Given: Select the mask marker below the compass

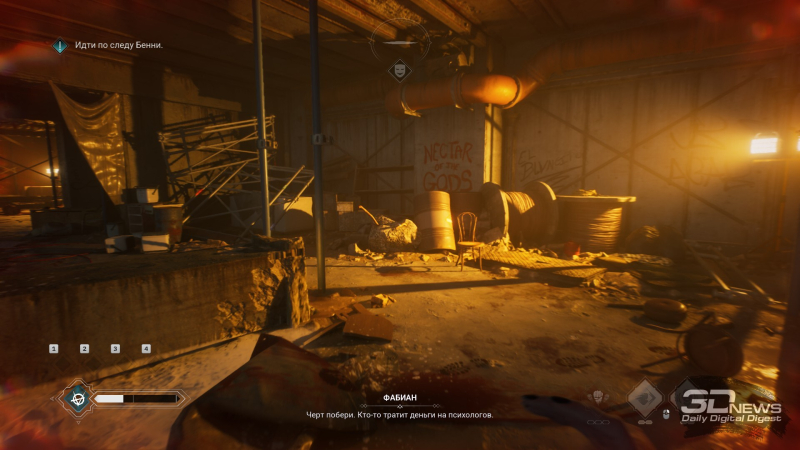Looking at the screenshot, I should pyautogui.click(x=400, y=72).
